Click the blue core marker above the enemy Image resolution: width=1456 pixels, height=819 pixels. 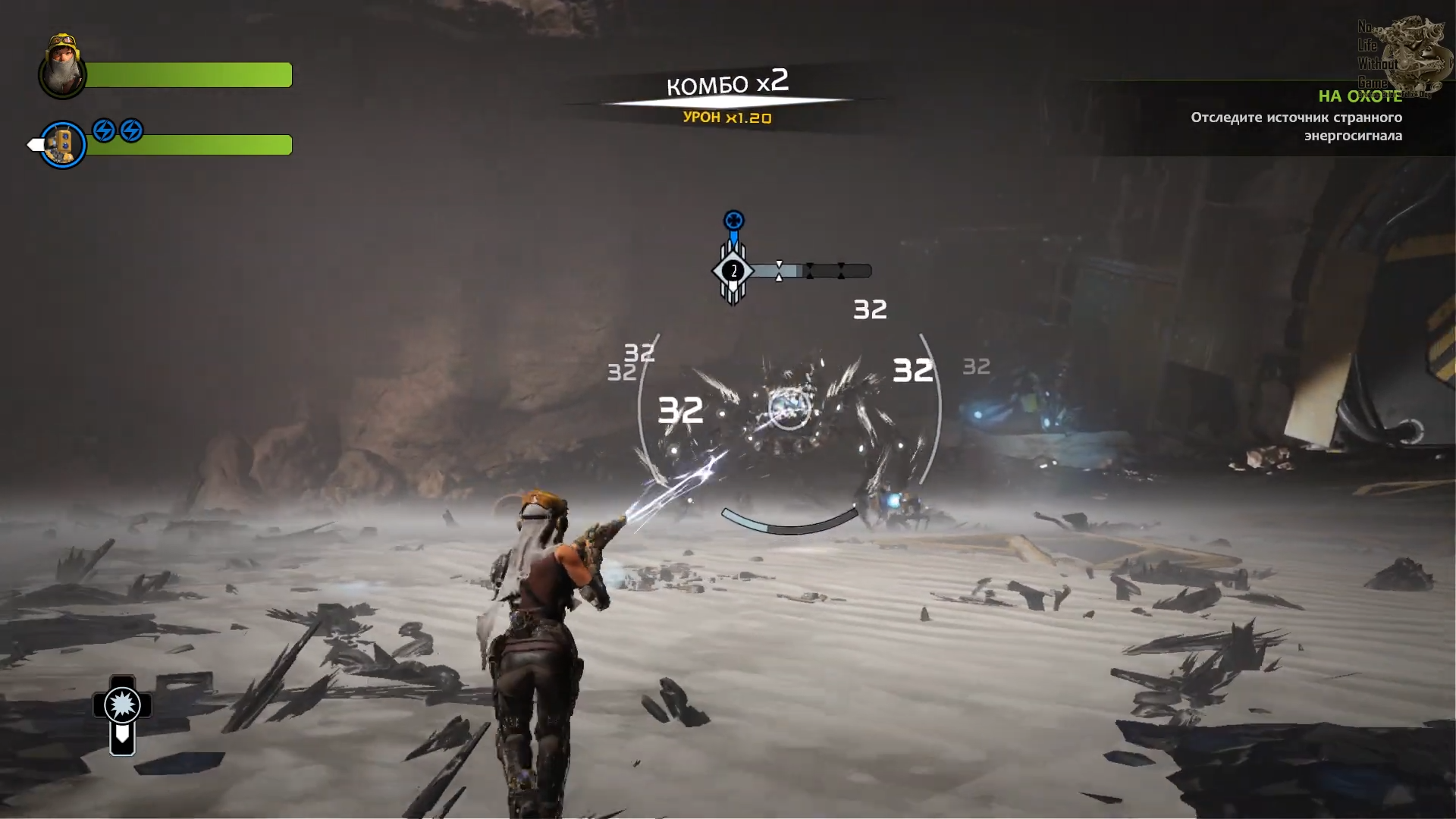pos(733,221)
